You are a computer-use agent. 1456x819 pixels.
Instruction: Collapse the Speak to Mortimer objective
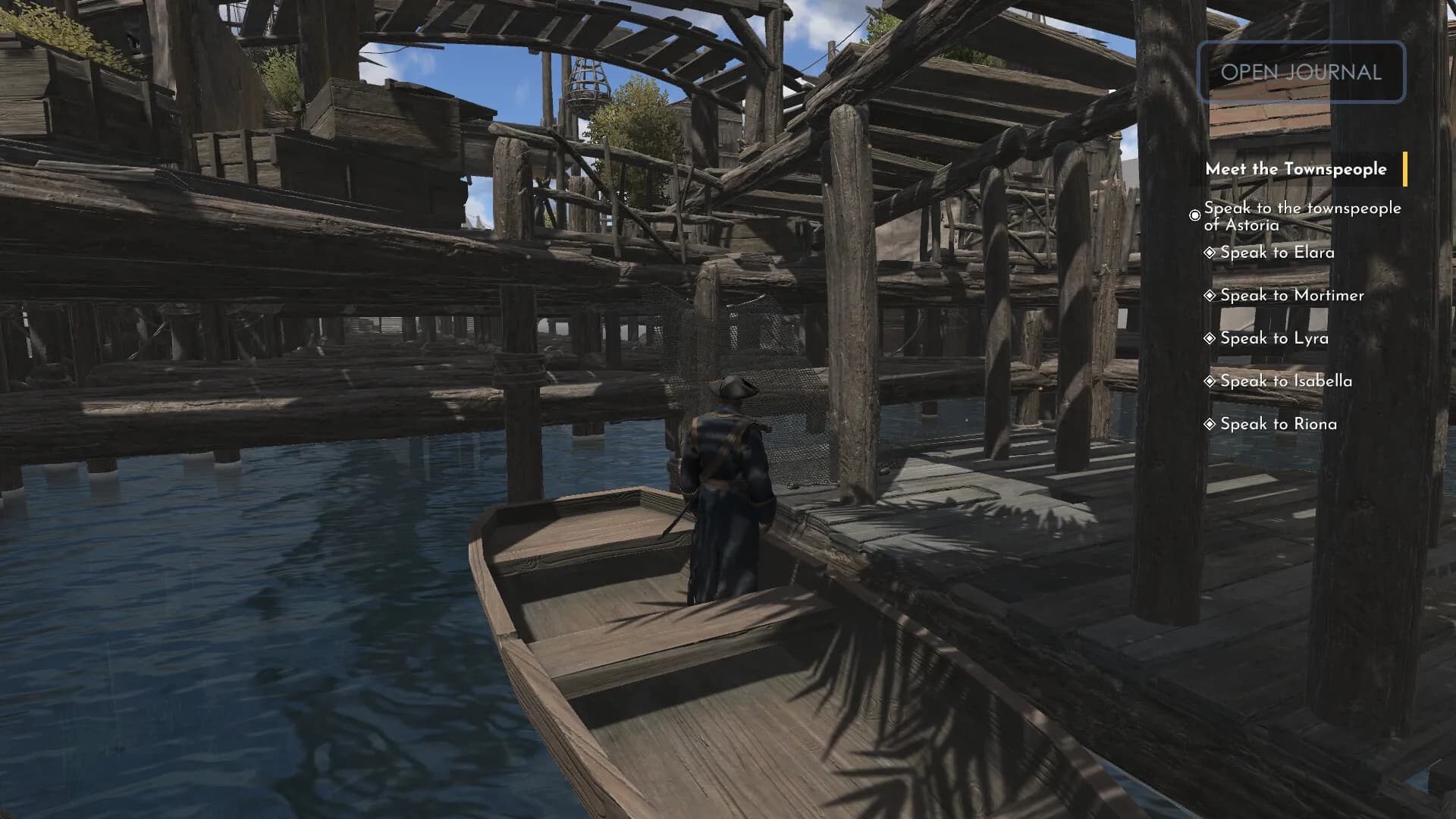[1288, 296]
